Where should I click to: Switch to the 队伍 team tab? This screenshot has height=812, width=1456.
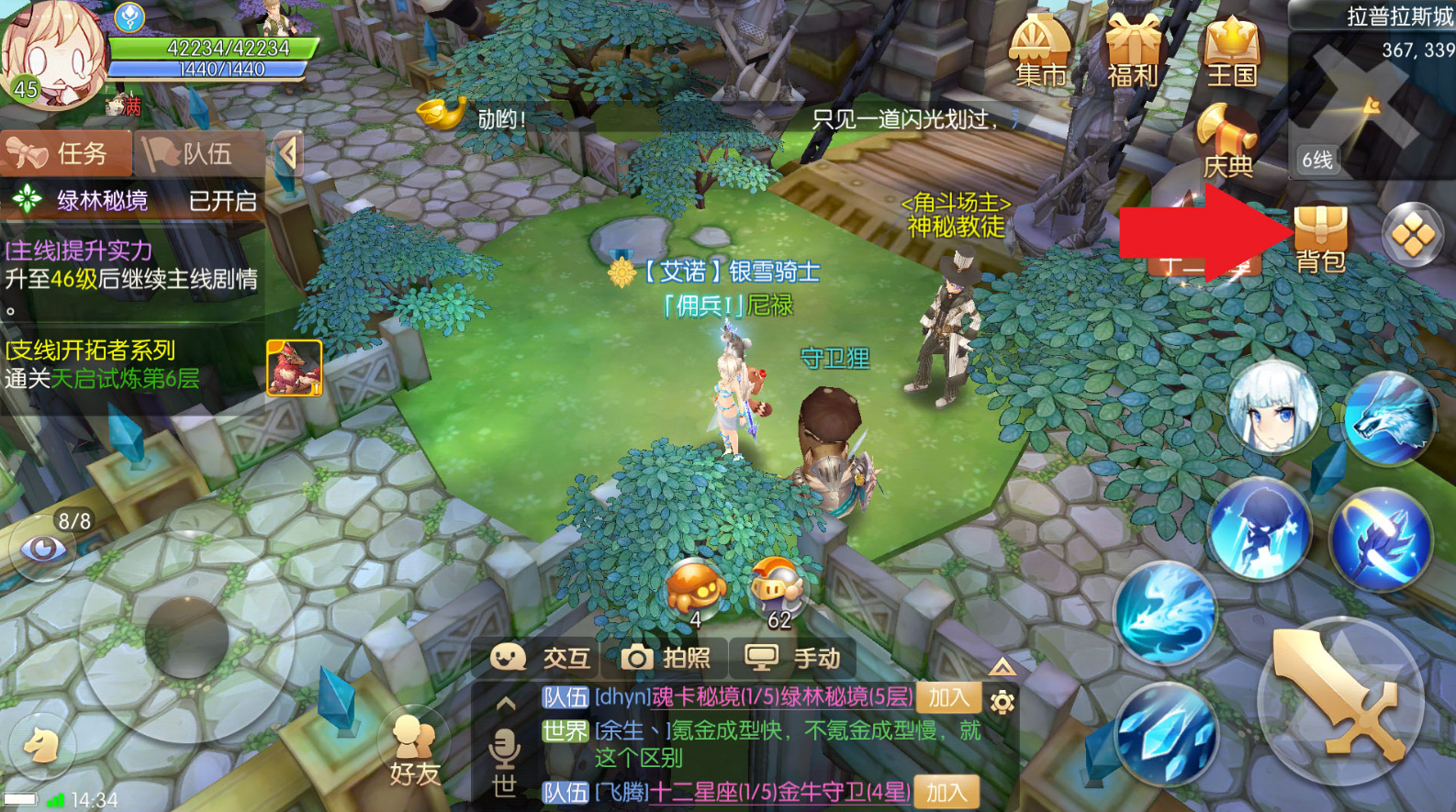pos(197,153)
